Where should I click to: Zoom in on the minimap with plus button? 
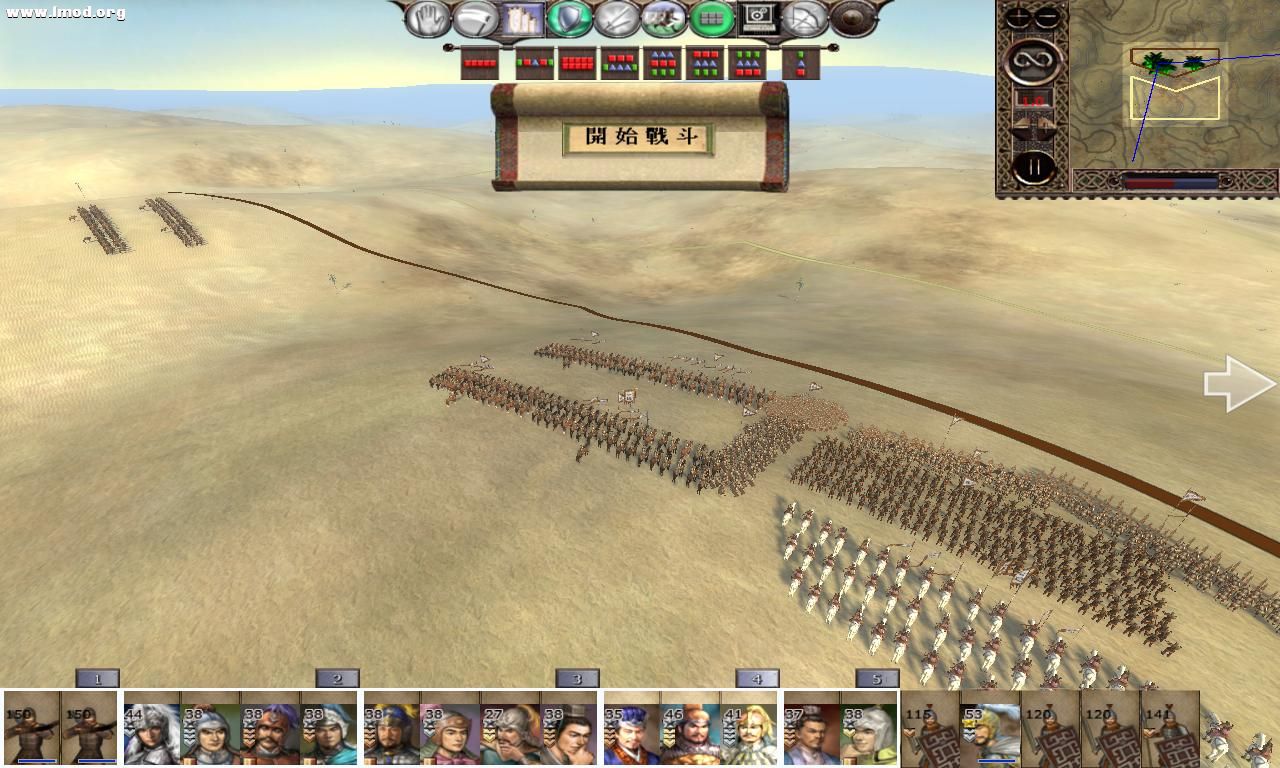pos(1017,17)
